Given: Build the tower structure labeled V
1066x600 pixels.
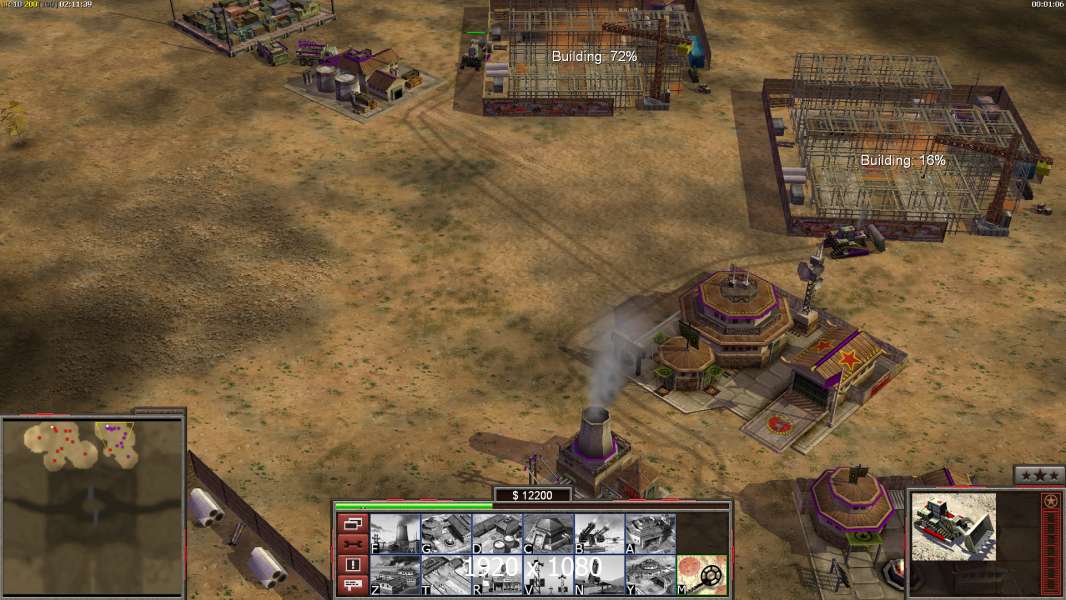Looking at the screenshot, I should pyautogui.click(x=548, y=574).
